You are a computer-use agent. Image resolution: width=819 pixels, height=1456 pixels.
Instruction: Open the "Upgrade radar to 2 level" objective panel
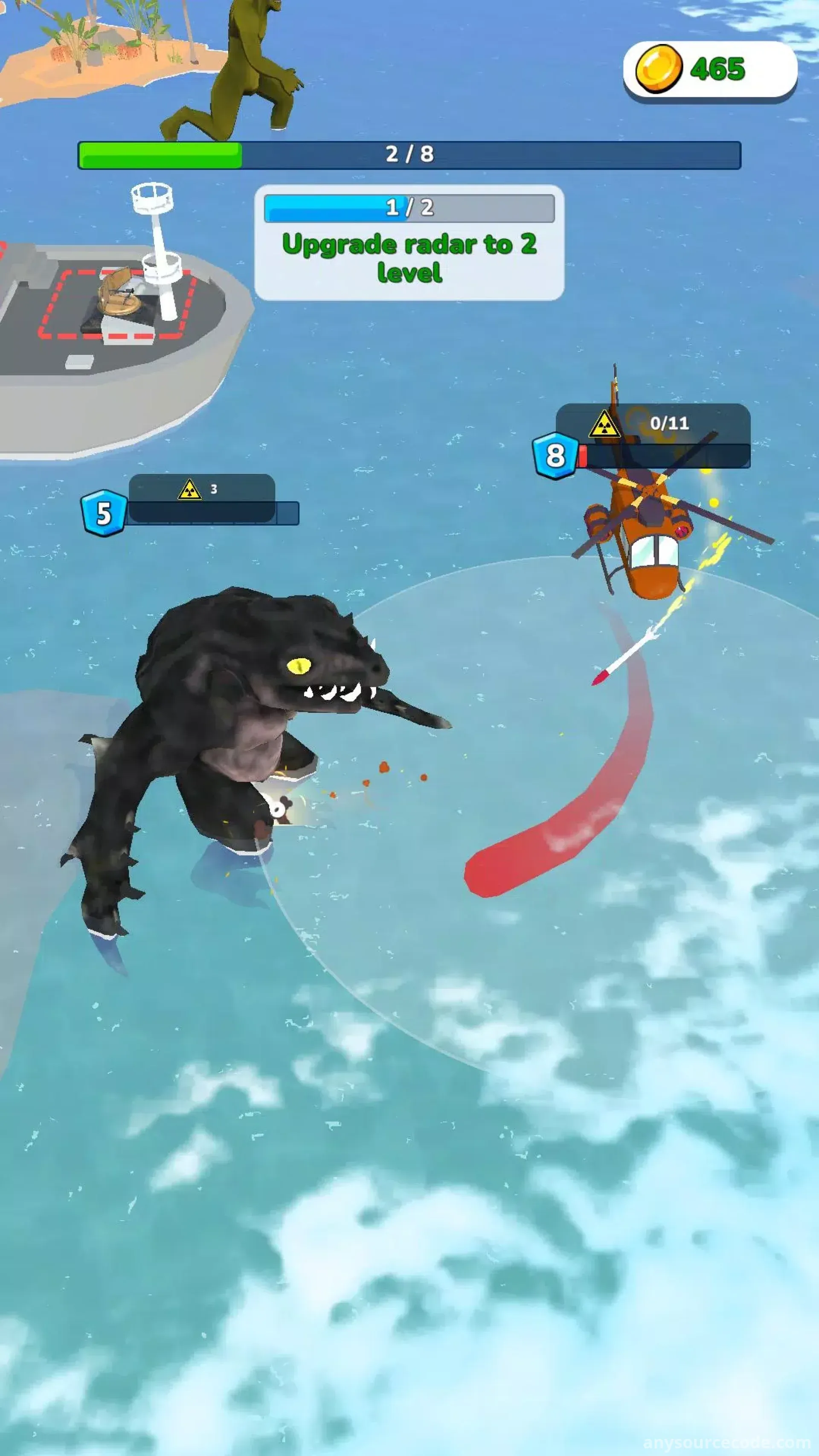[409, 244]
